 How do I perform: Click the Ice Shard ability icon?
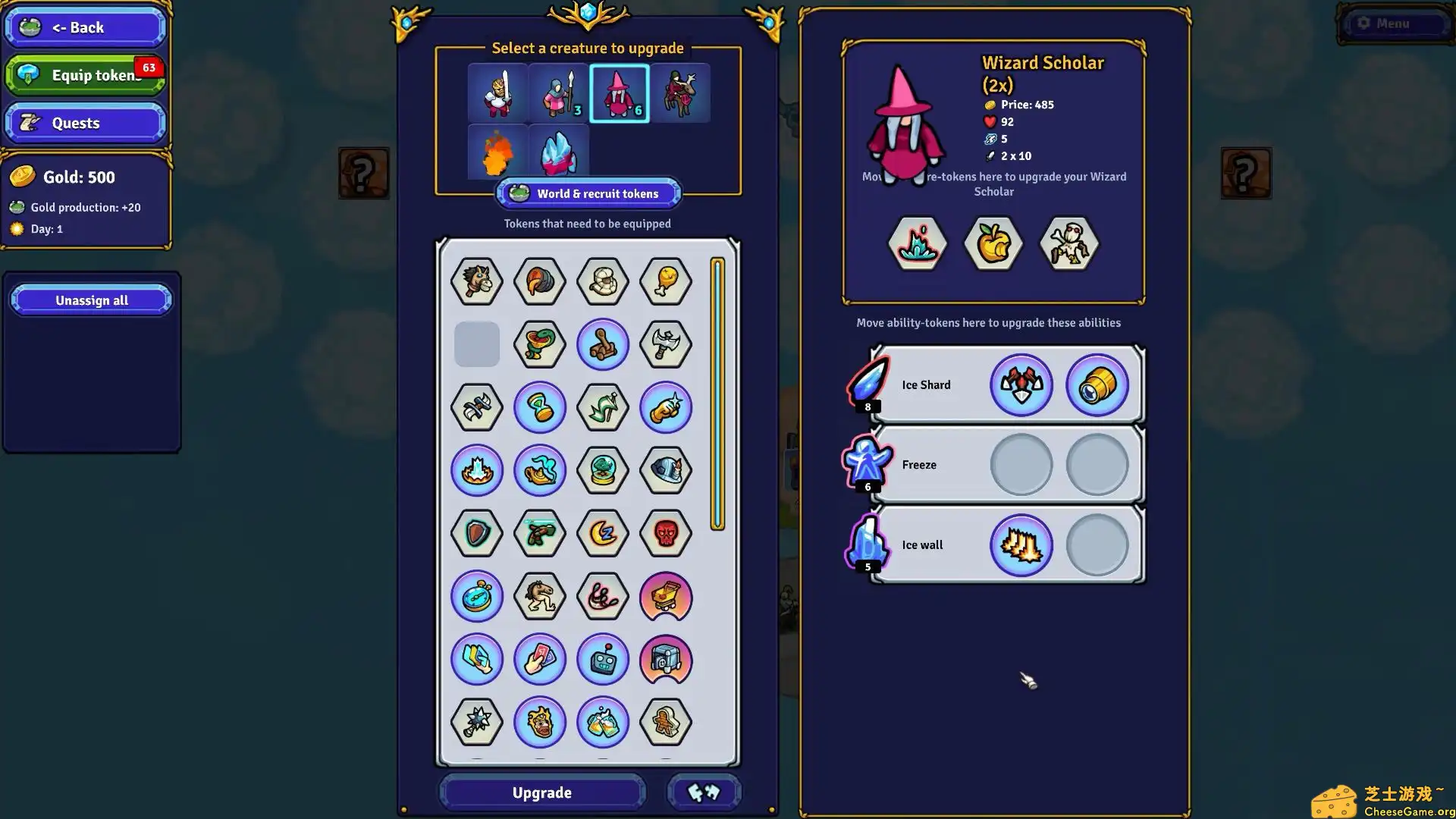(867, 384)
